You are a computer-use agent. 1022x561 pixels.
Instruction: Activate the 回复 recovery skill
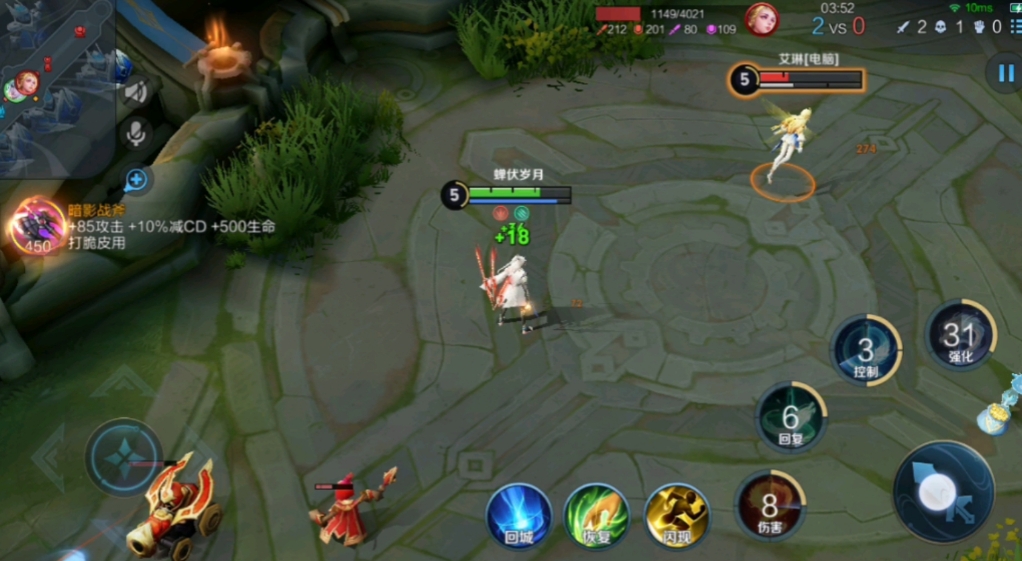coord(790,417)
